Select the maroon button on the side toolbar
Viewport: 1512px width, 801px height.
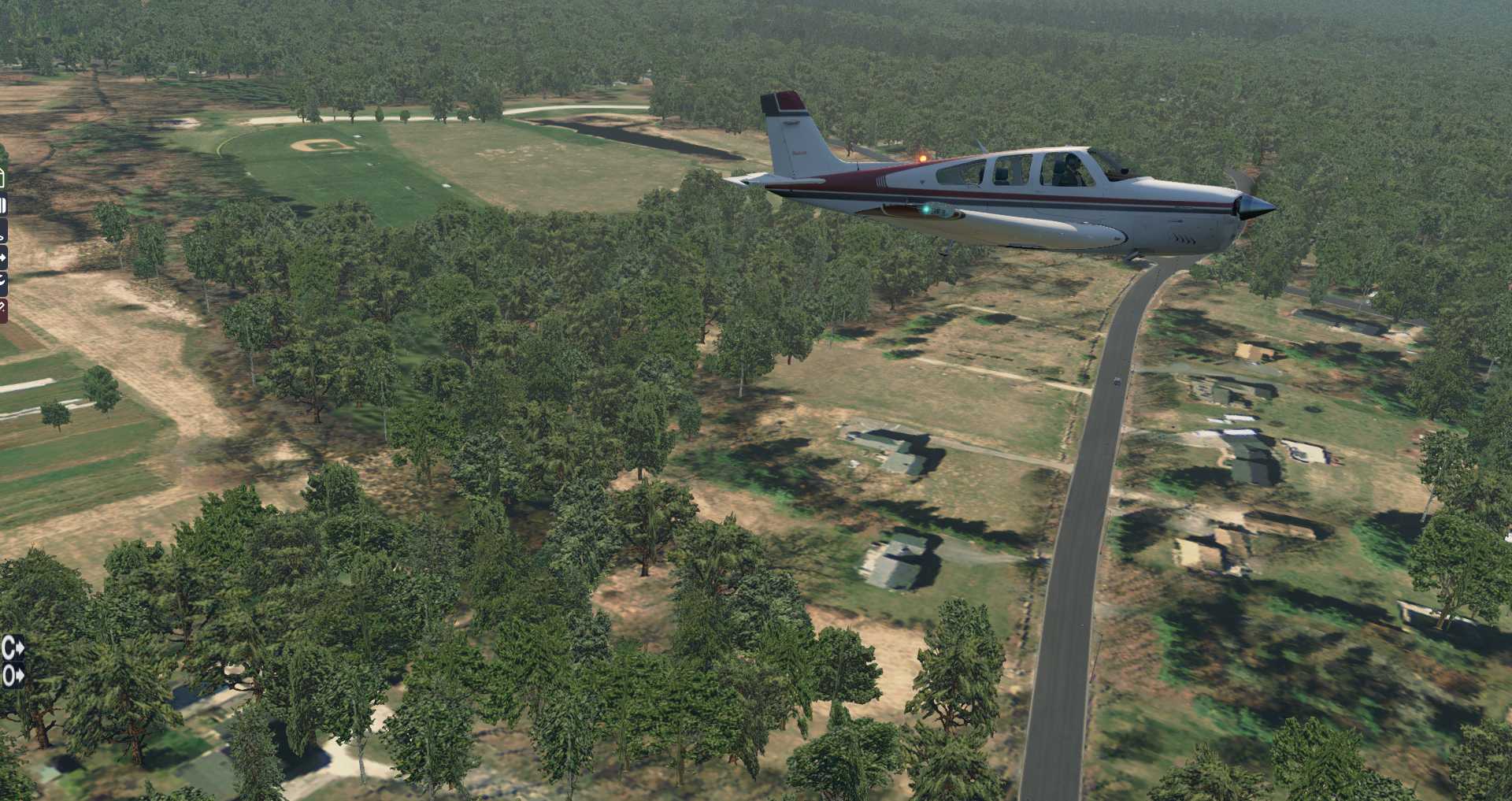3,310
